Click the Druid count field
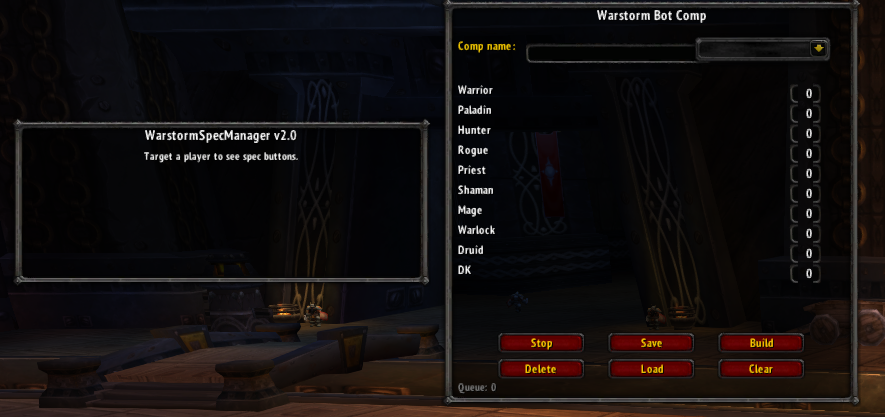Viewport: 885px width, 417px height. tap(807, 254)
